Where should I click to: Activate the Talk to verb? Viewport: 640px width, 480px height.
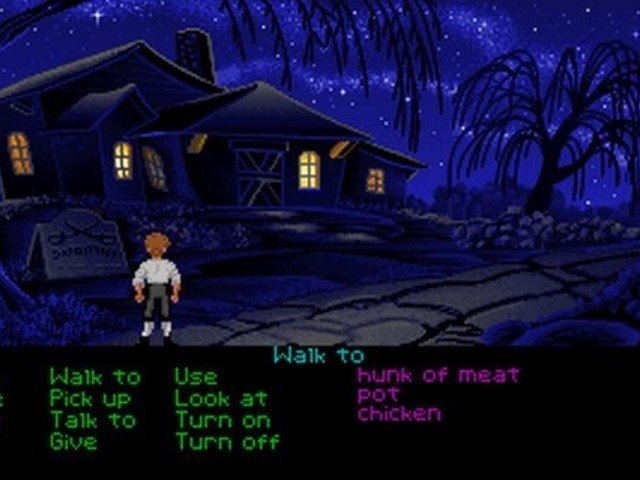(x=93, y=420)
